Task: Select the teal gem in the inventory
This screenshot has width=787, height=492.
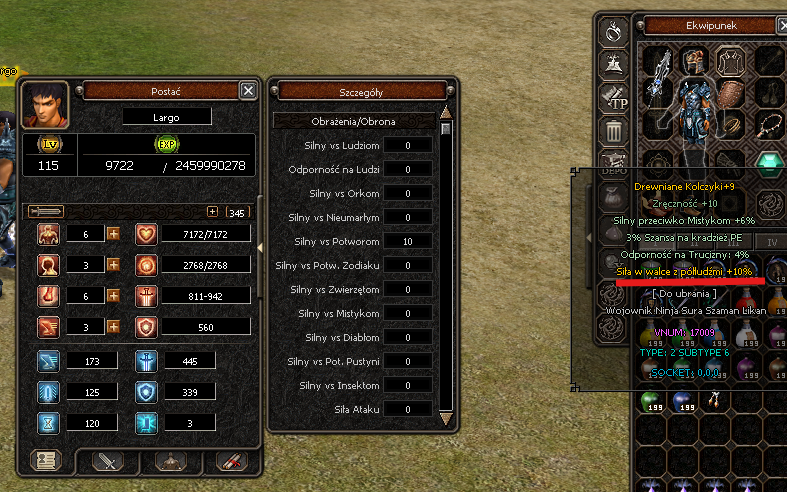Action: click(x=769, y=164)
